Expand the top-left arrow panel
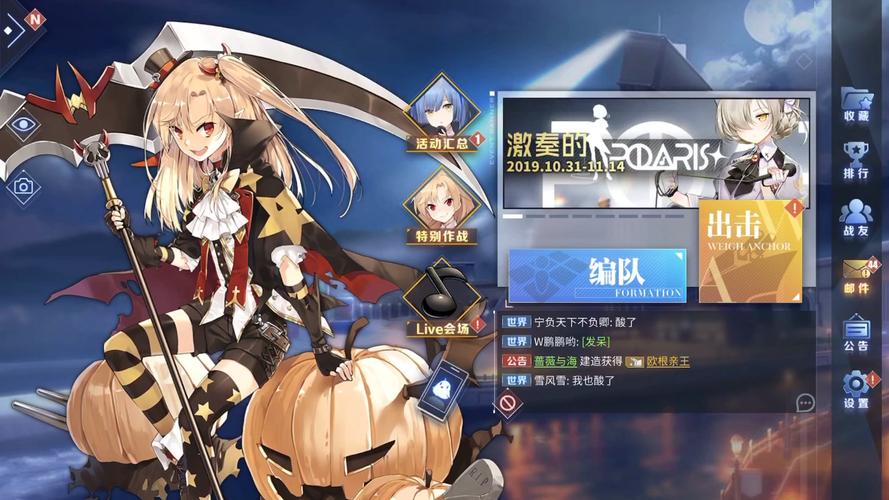 (x=13, y=30)
